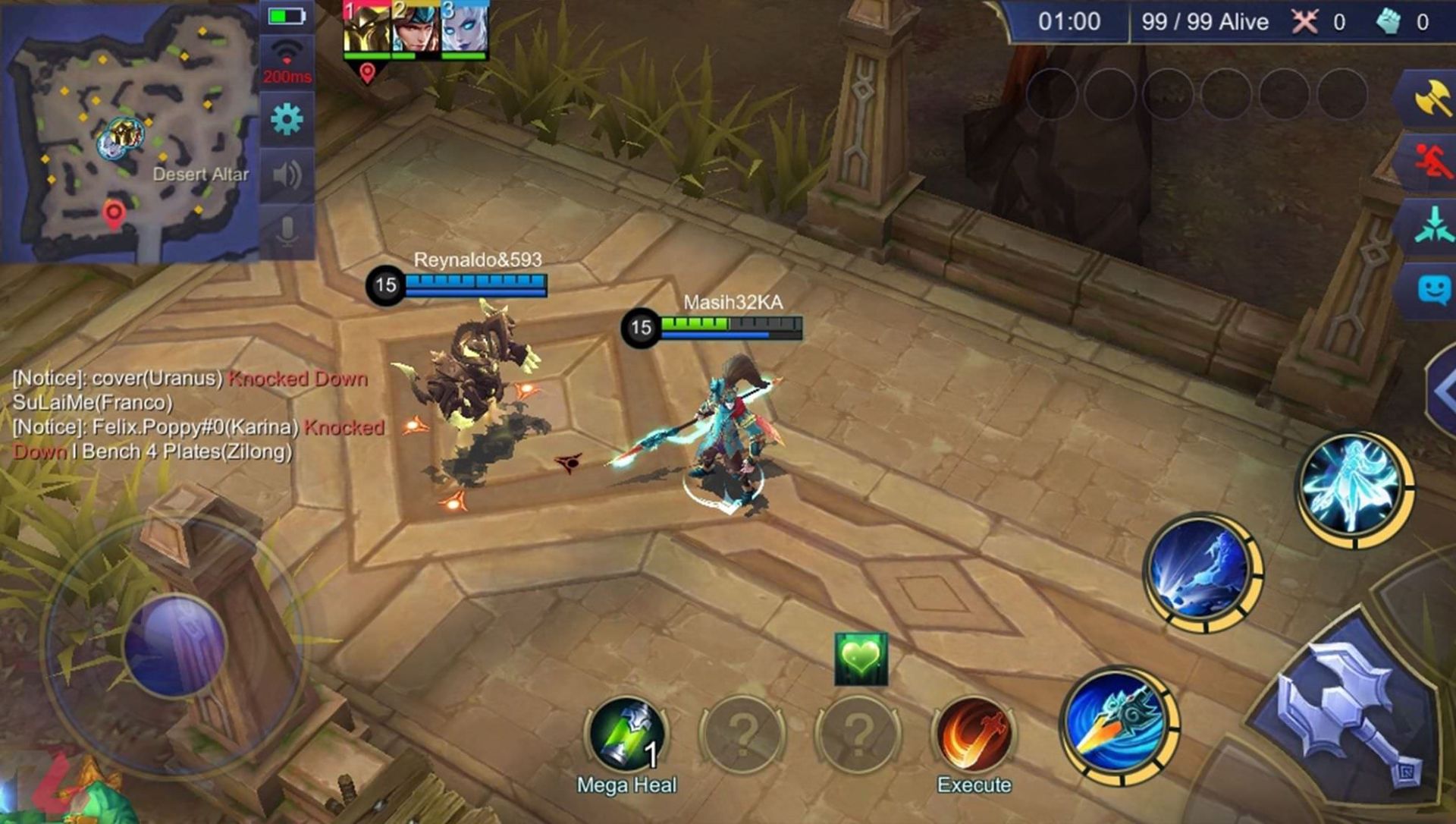Toggle the speaker sound button
1456x824 pixels.
click(287, 175)
